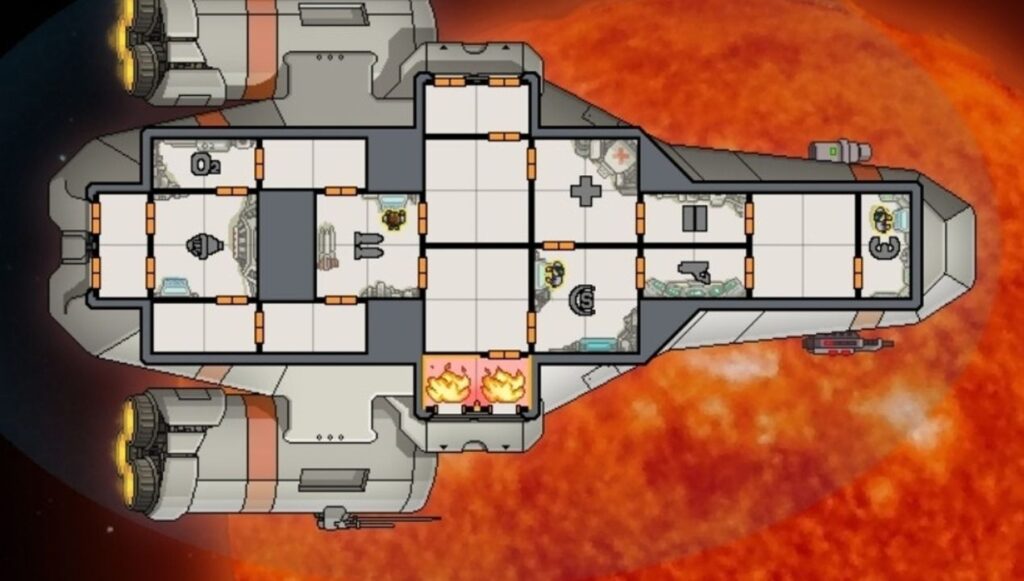Select the crew member in the shields room
The image size is (1024, 581).
click(552, 271)
